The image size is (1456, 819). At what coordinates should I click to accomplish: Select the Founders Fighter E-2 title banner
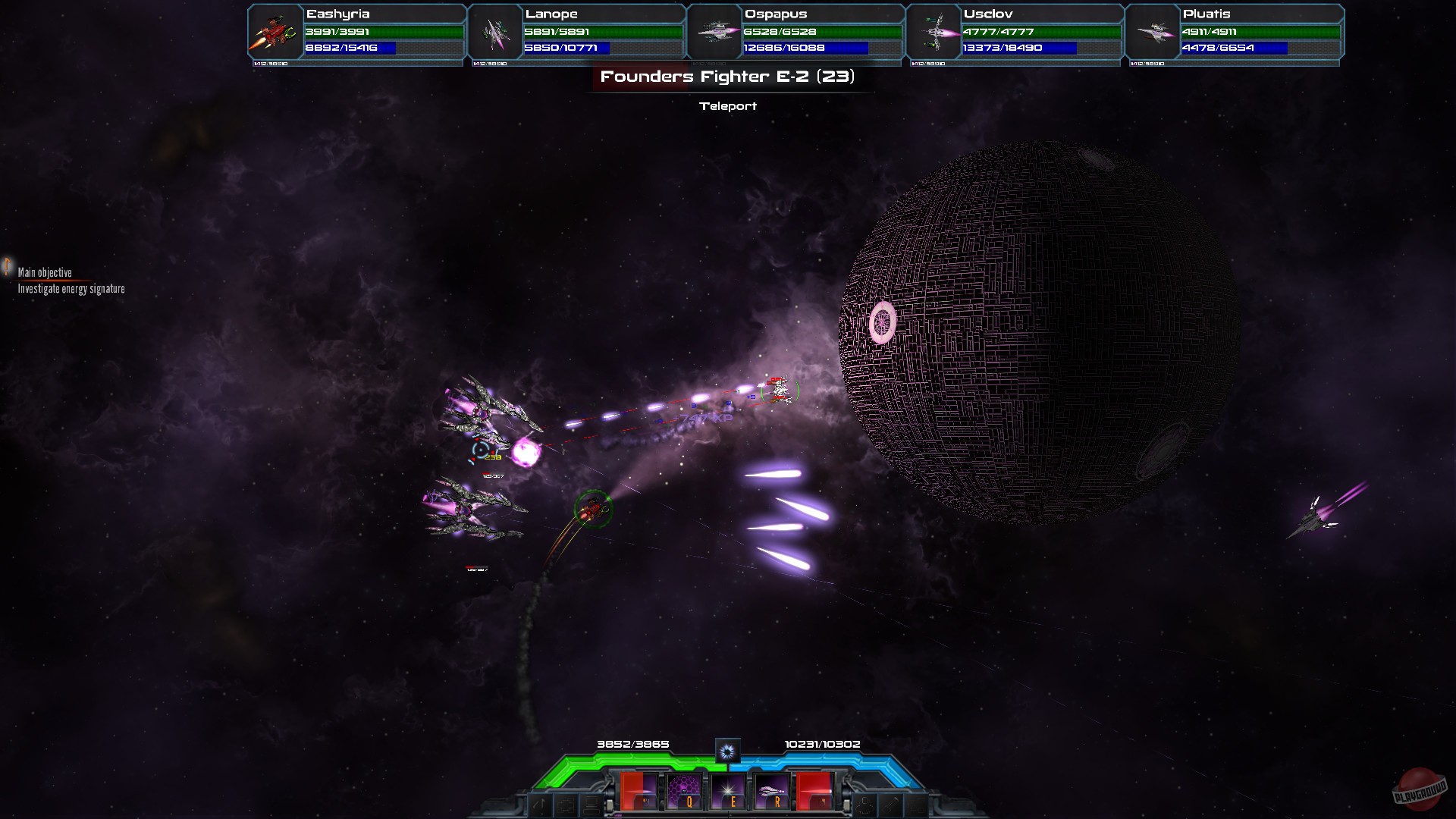click(728, 76)
